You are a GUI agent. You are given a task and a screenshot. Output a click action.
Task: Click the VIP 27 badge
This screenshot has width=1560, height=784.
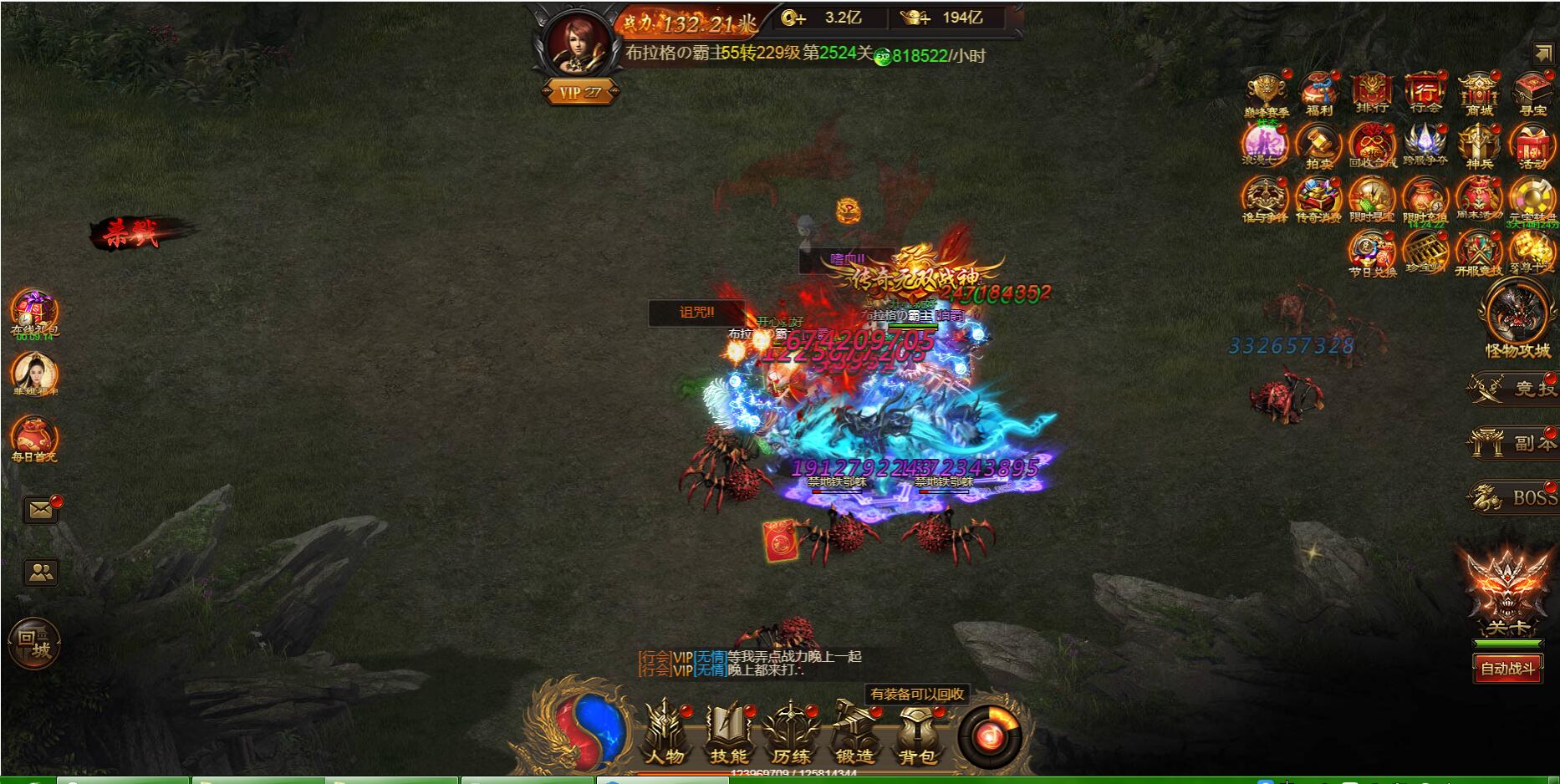[581, 92]
